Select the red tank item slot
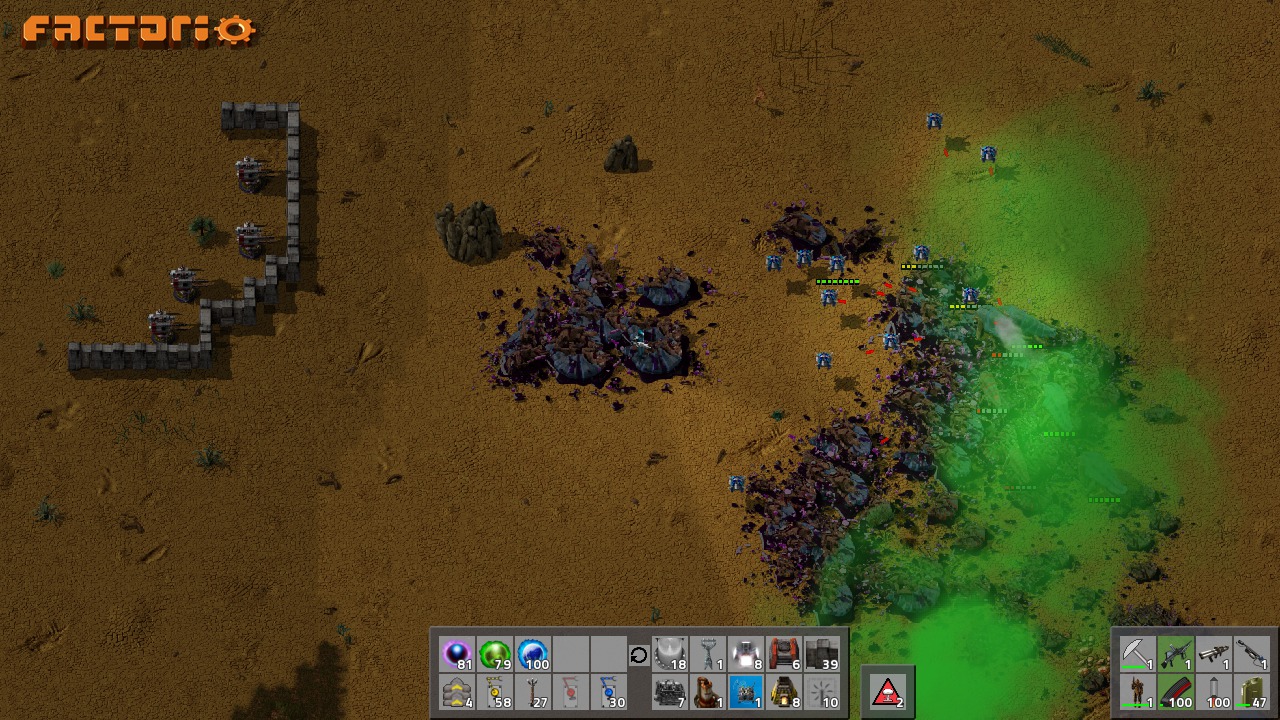Image resolution: width=1280 pixels, height=720 pixels. [x=784, y=656]
